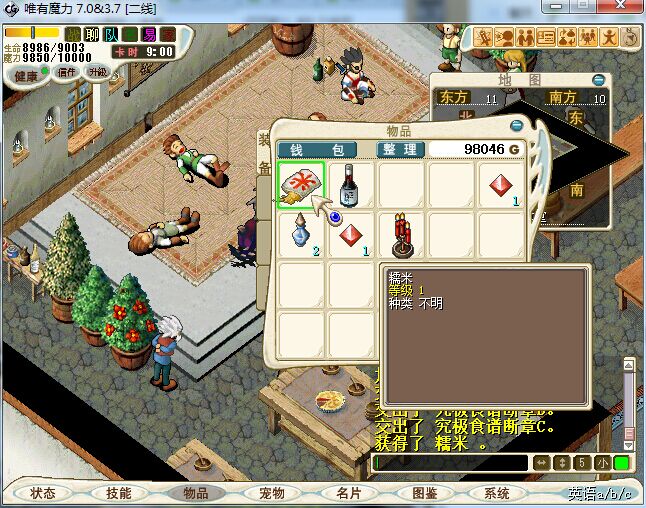Open the 技能 skills menu
Viewport: 646px width, 508px height.
tap(119, 493)
